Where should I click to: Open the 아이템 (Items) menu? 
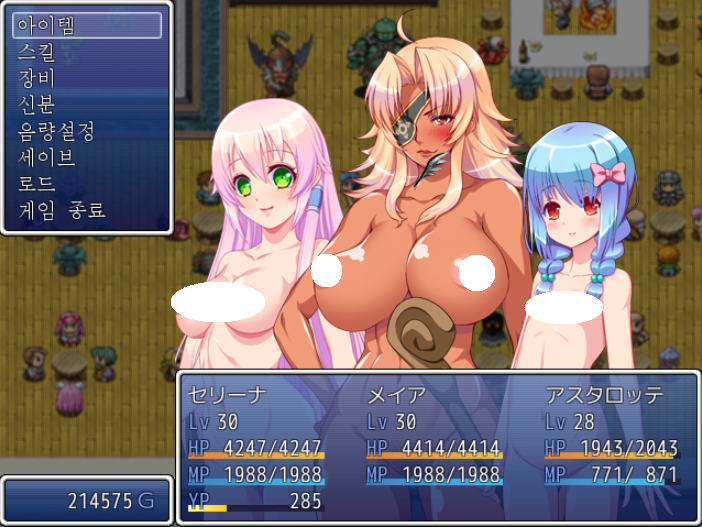pyautogui.click(x=86, y=26)
